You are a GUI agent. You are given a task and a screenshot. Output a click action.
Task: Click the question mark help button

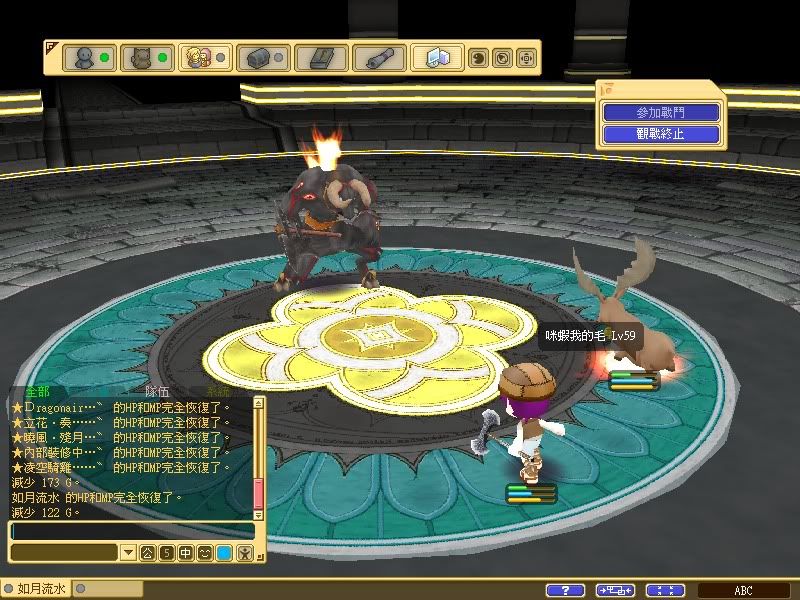click(566, 590)
